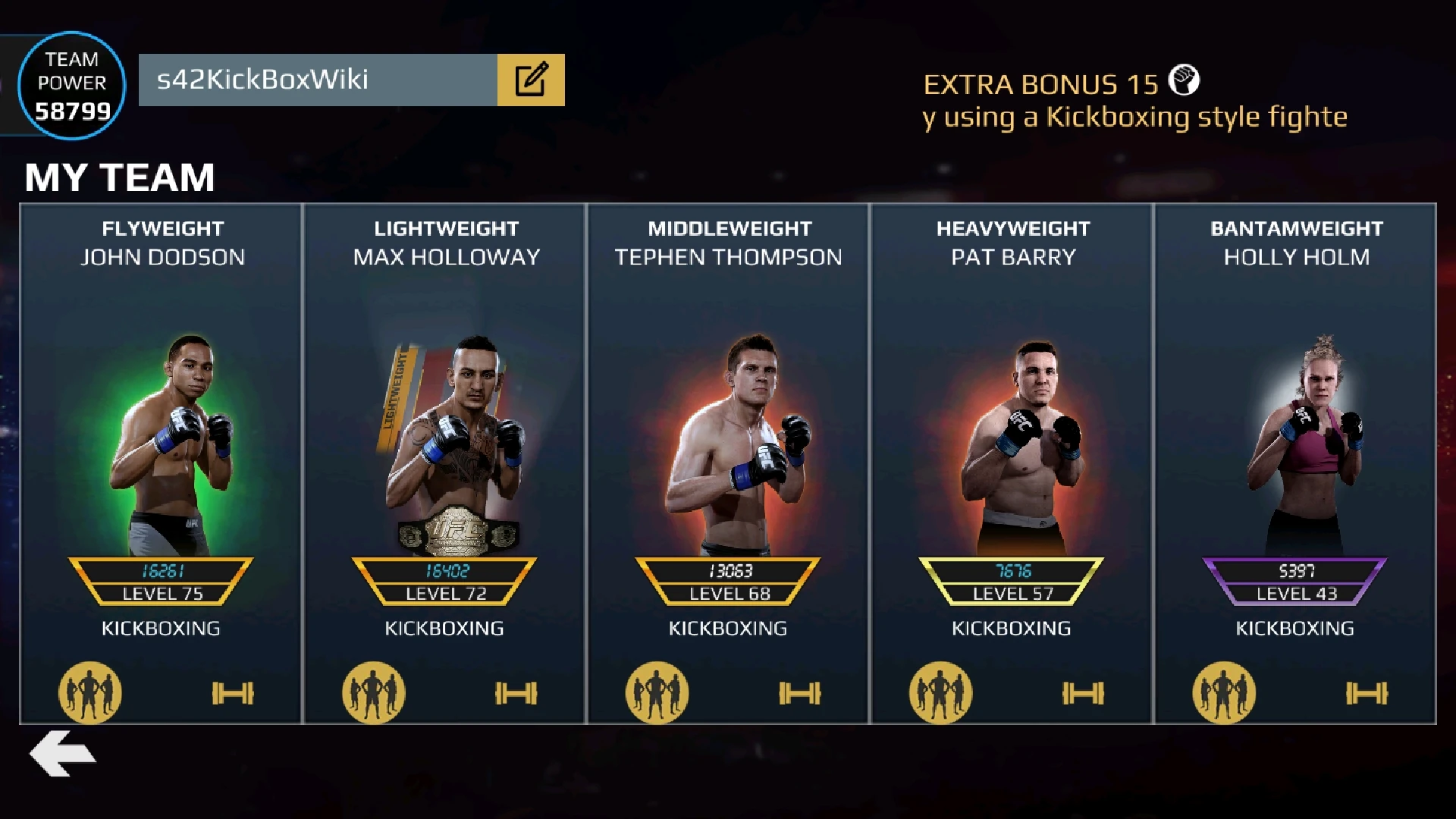The image size is (1456, 819).
Task: Open training dumbbell icon for Pat Barry
Action: click(x=1082, y=692)
